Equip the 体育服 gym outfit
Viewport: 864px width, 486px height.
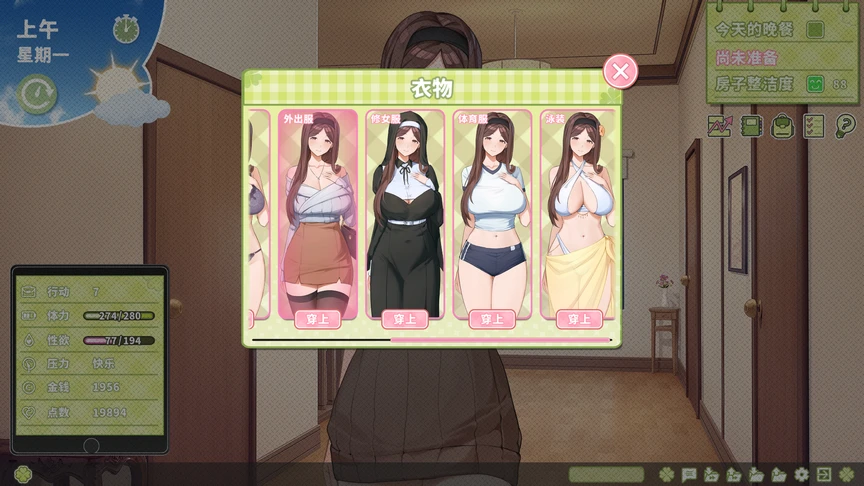tap(492, 319)
